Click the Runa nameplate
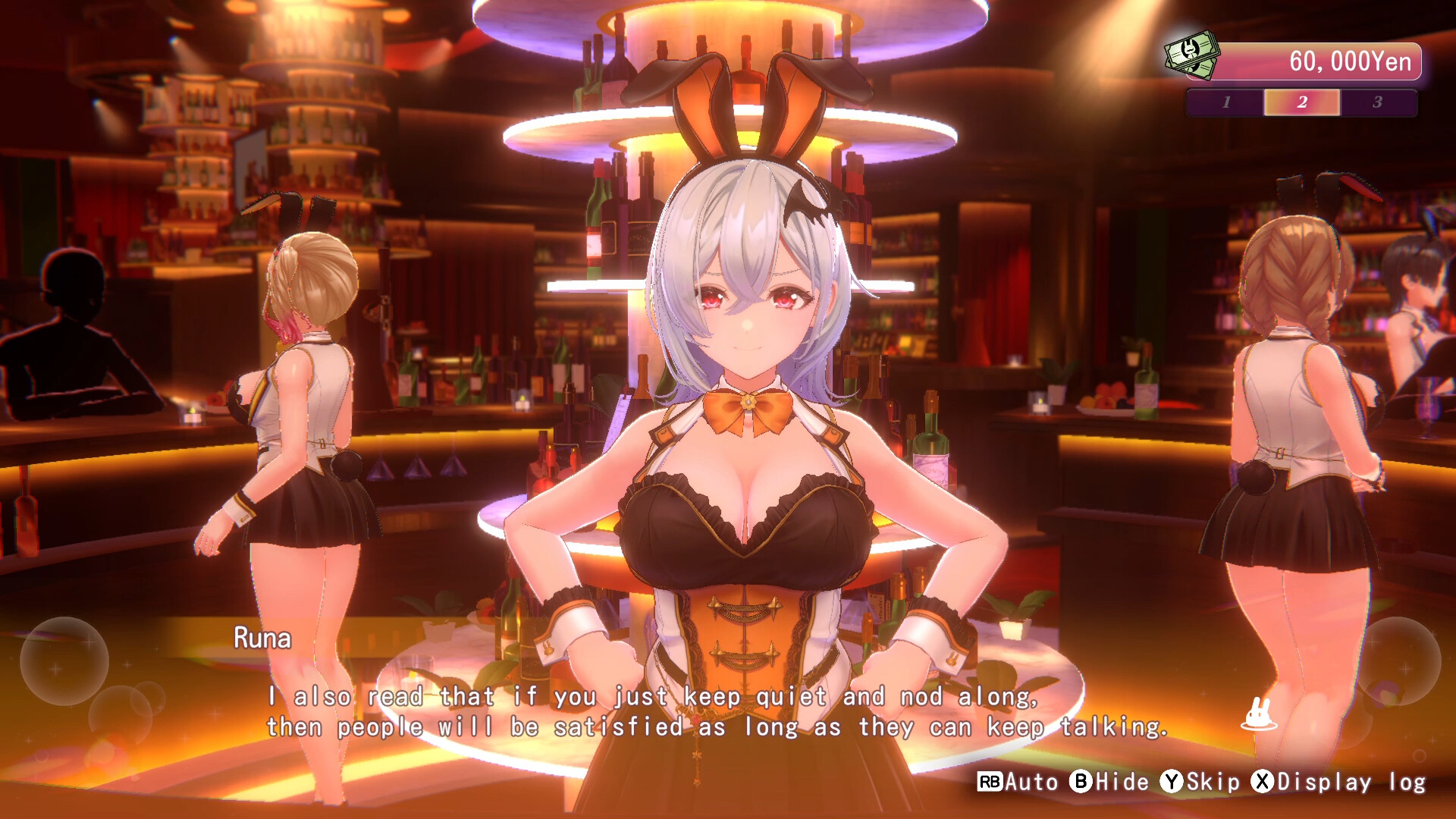This screenshot has height=819, width=1456. click(262, 639)
